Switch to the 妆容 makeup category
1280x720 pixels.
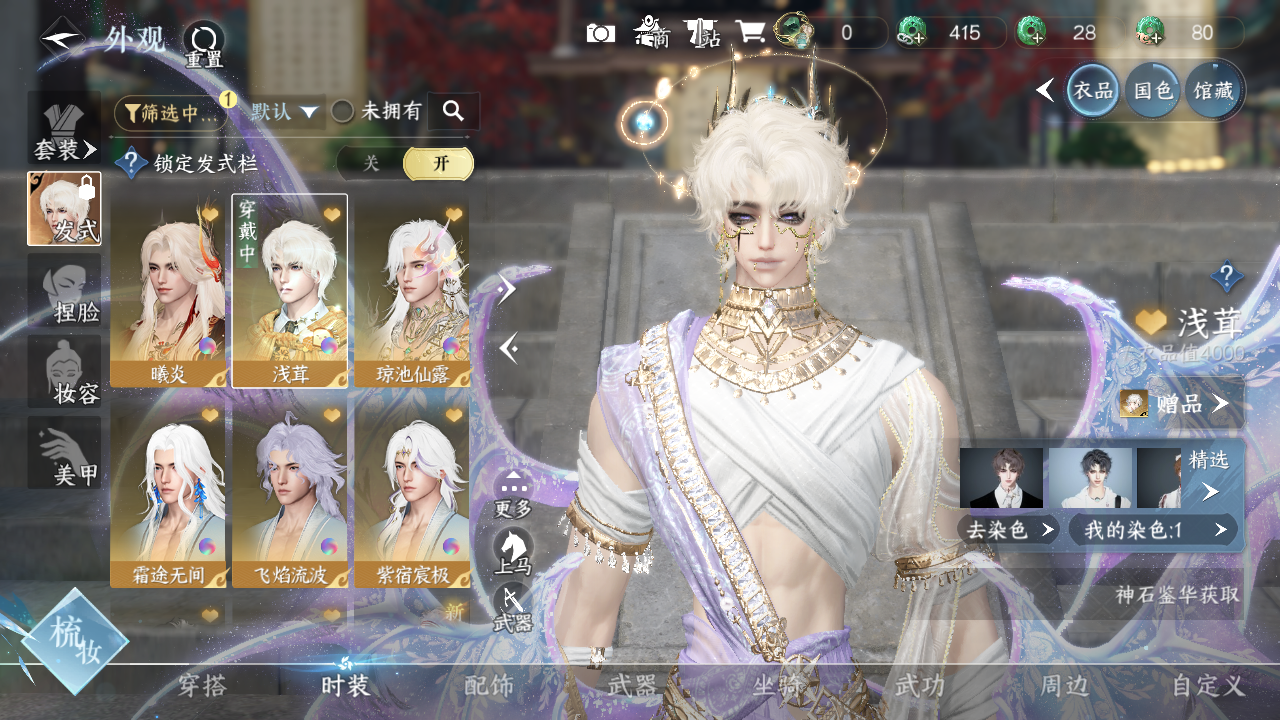pyautogui.click(x=64, y=372)
